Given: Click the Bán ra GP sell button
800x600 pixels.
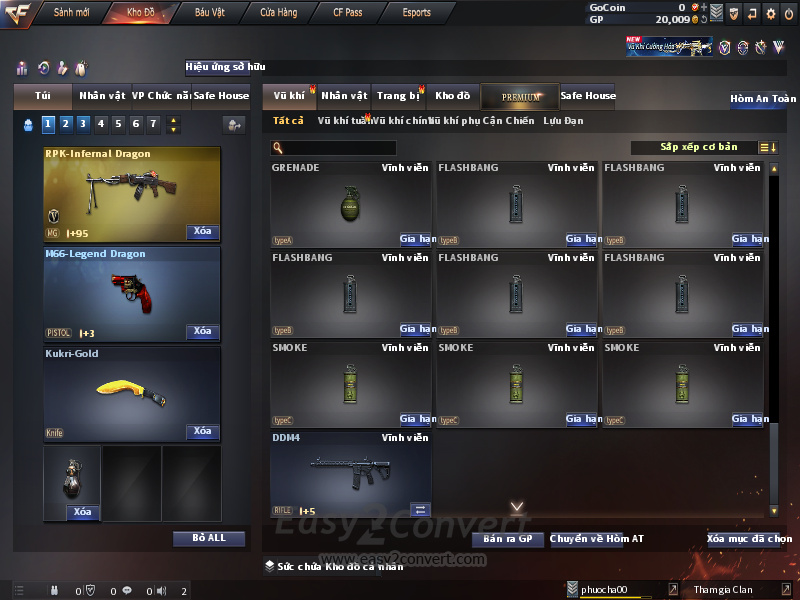Looking at the screenshot, I should click(x=507, y=539).
